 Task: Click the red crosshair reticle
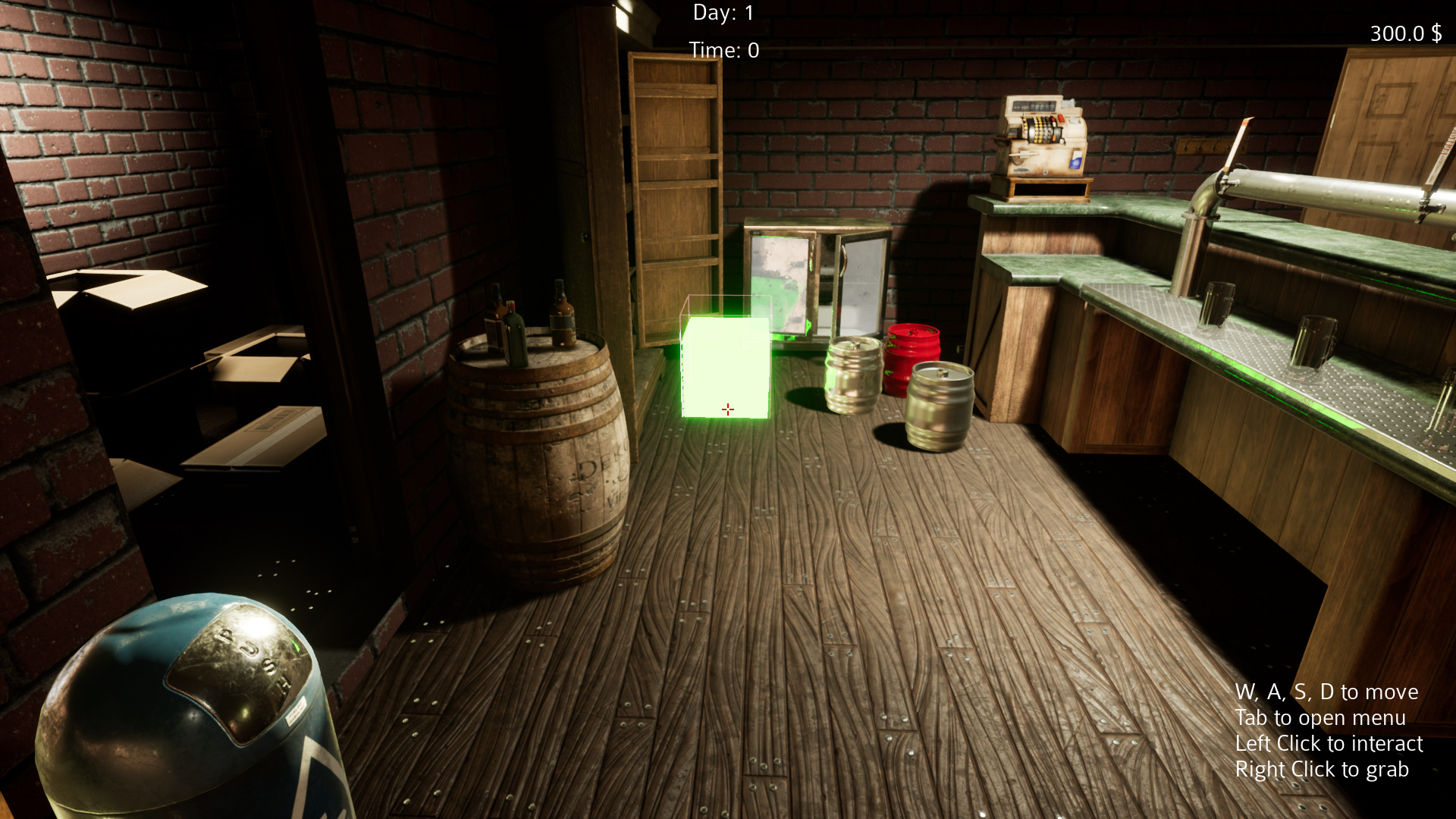point(727,409)
